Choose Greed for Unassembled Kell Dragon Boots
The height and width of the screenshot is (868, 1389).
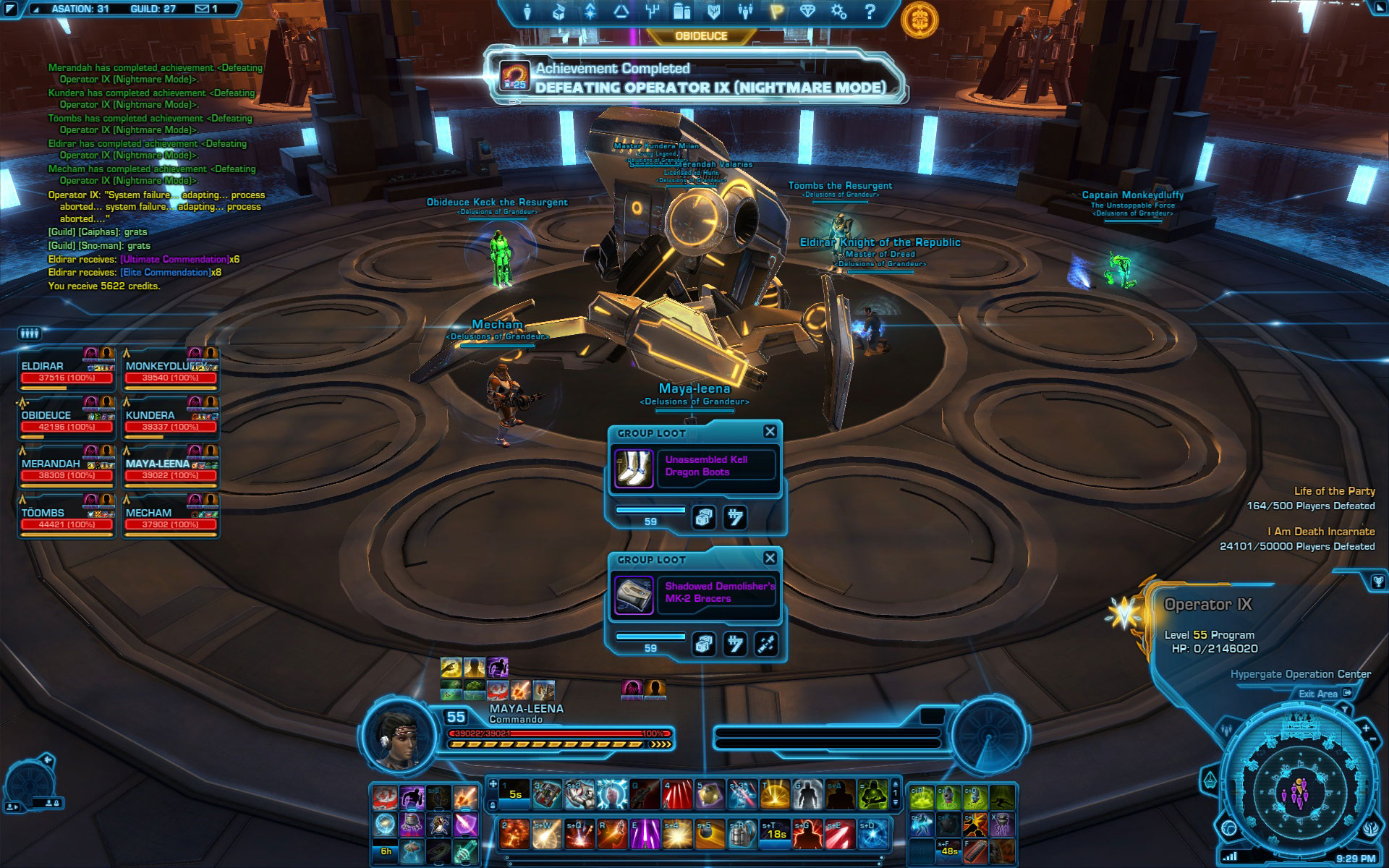click(x=735, y=517)
